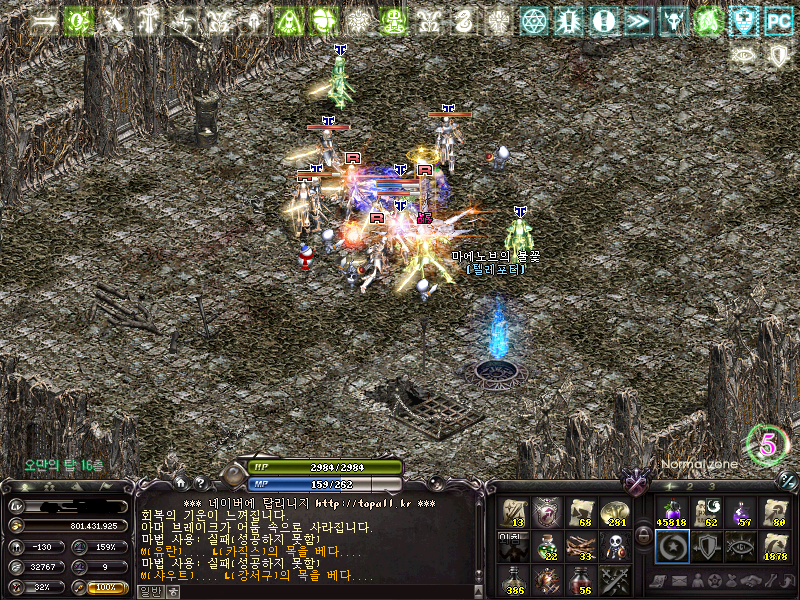Select the 일반 chat tab

(x=149, y=591)
